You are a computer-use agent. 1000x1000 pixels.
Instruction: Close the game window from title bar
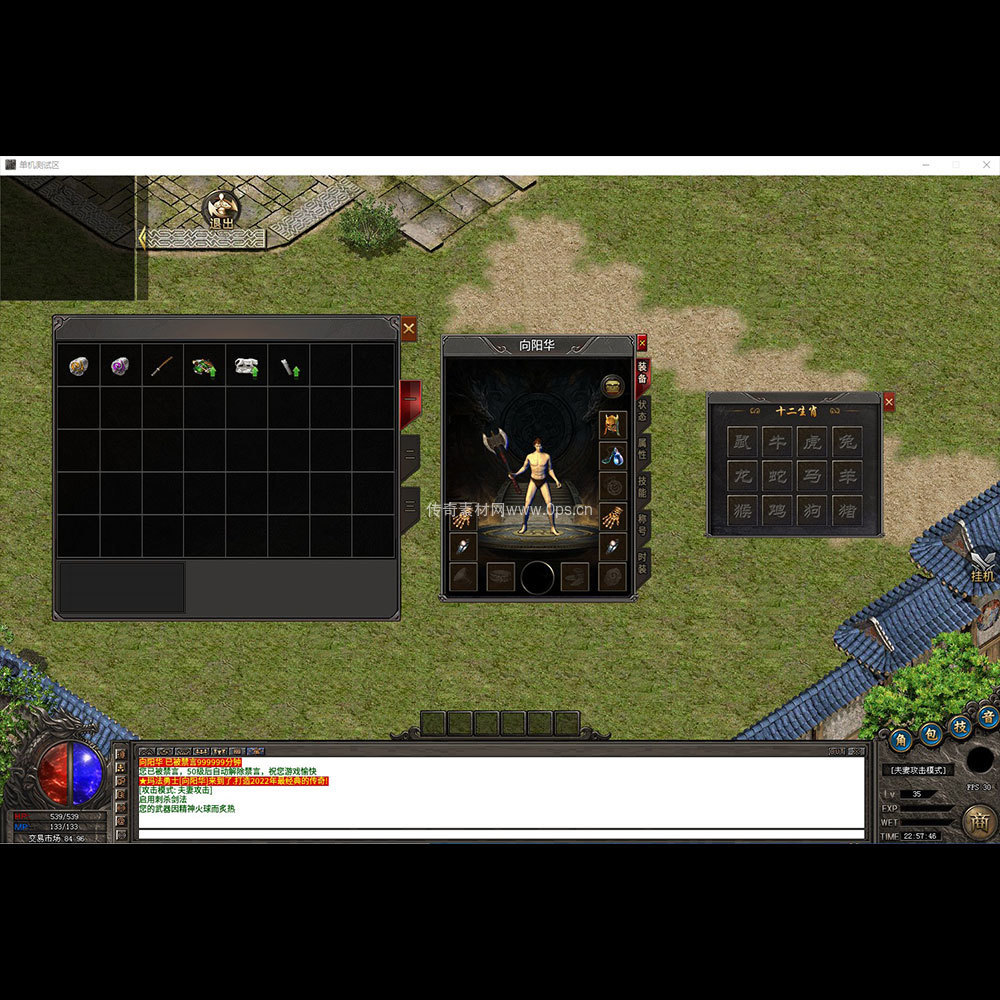tap(985, 164)
